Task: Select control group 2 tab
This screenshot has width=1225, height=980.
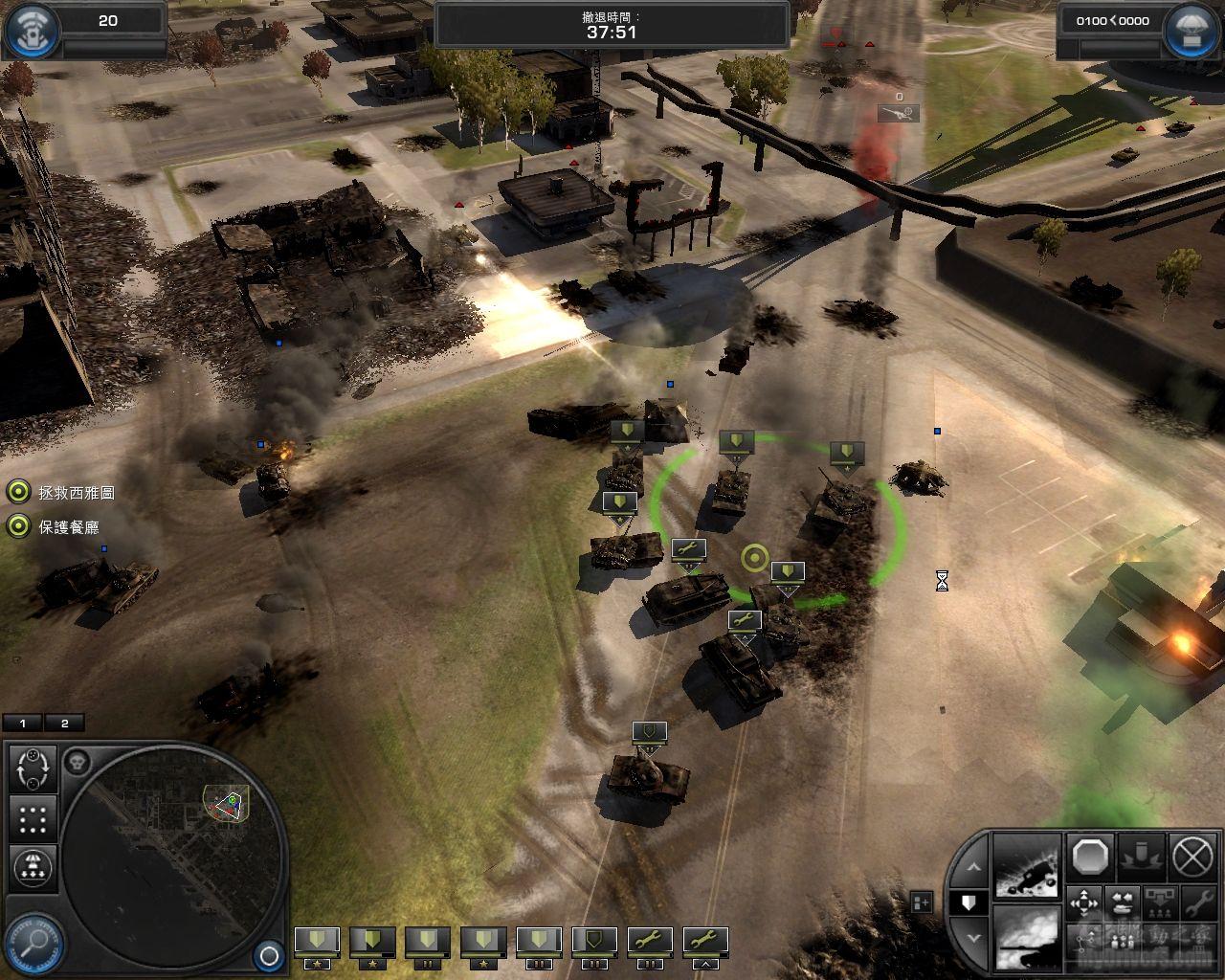Action: pyautogui.click(x=64, y=724)
